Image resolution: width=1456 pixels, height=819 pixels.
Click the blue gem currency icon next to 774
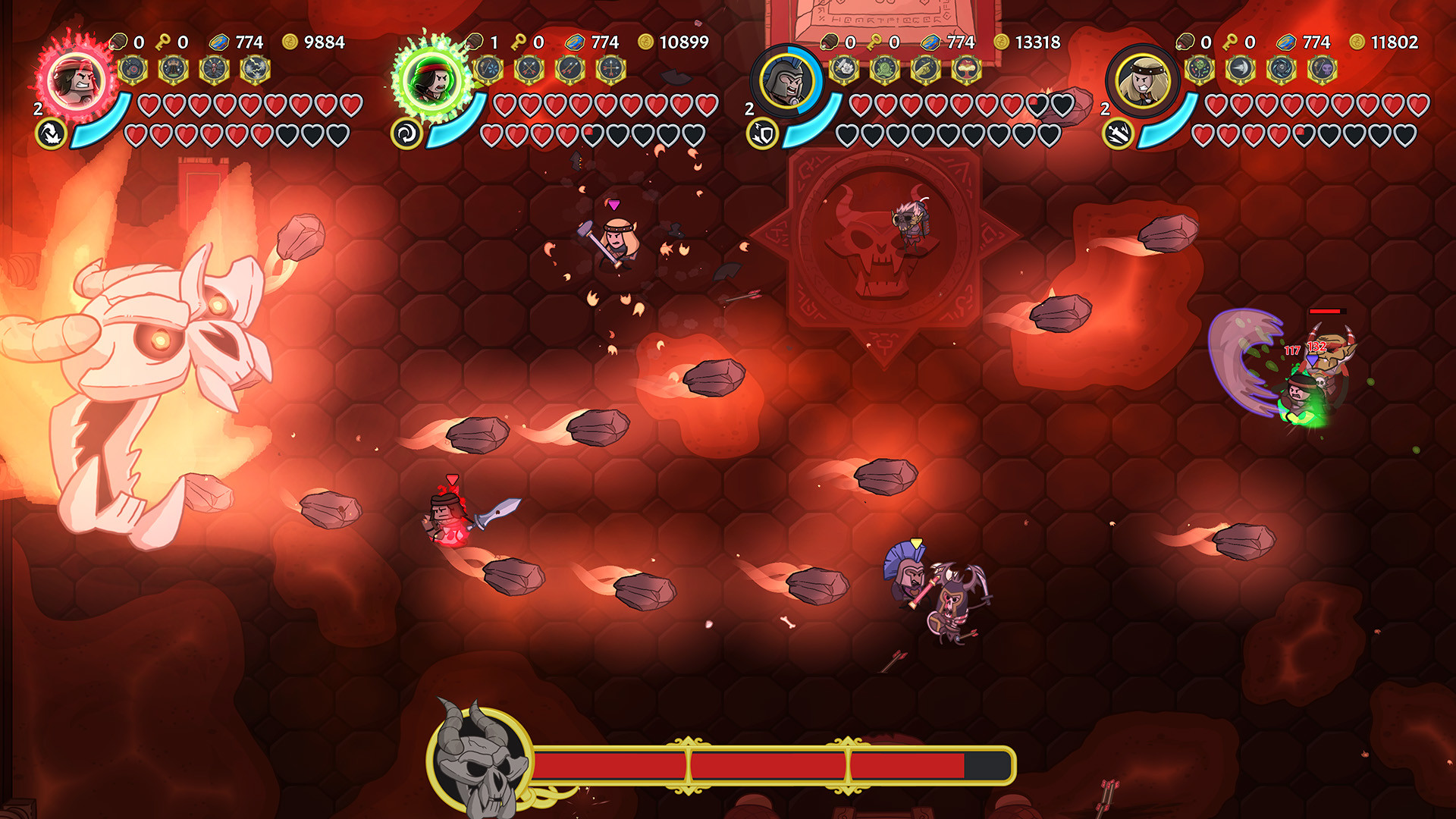220,42
